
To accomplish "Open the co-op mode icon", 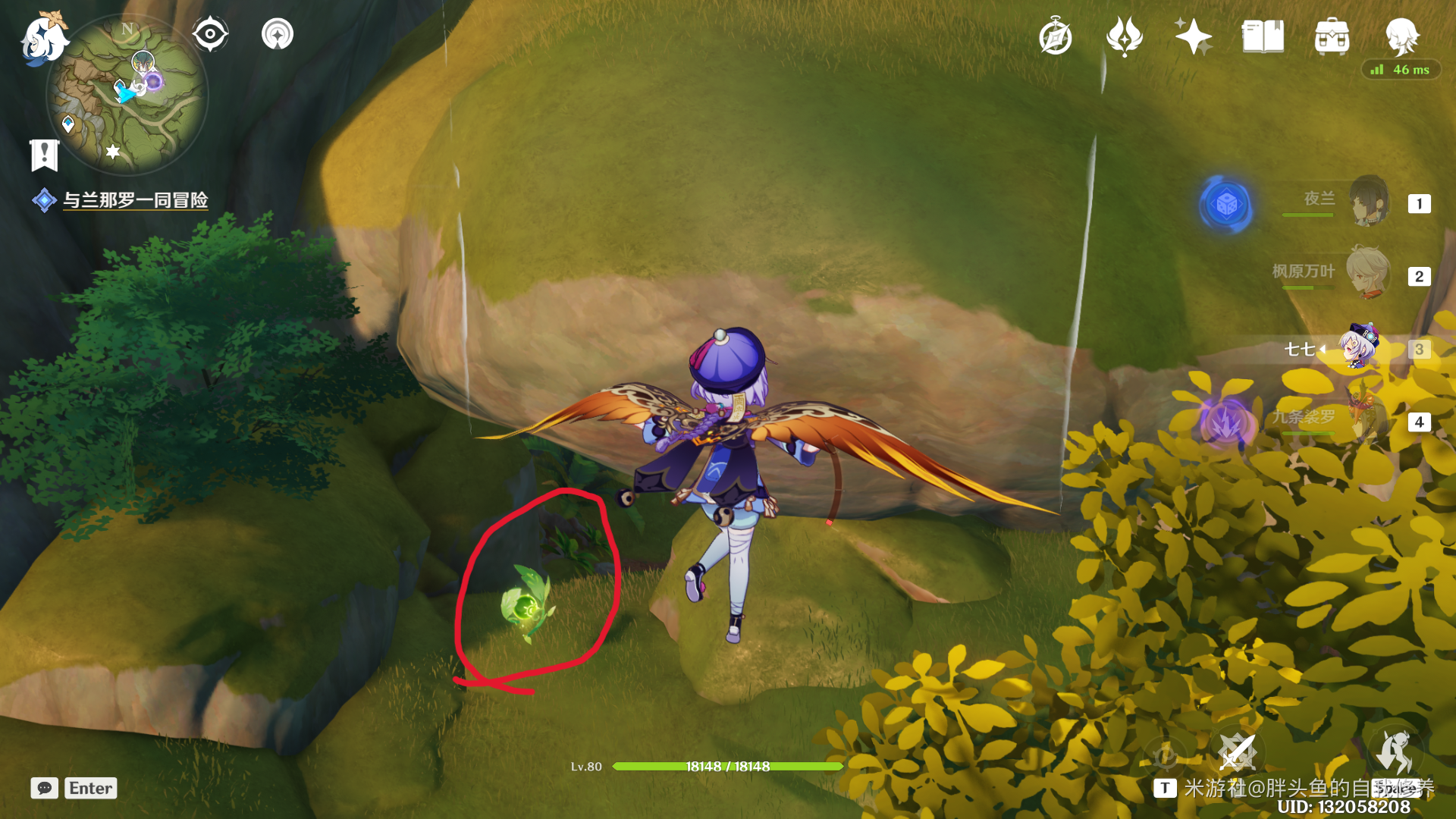I will (278, 34).
